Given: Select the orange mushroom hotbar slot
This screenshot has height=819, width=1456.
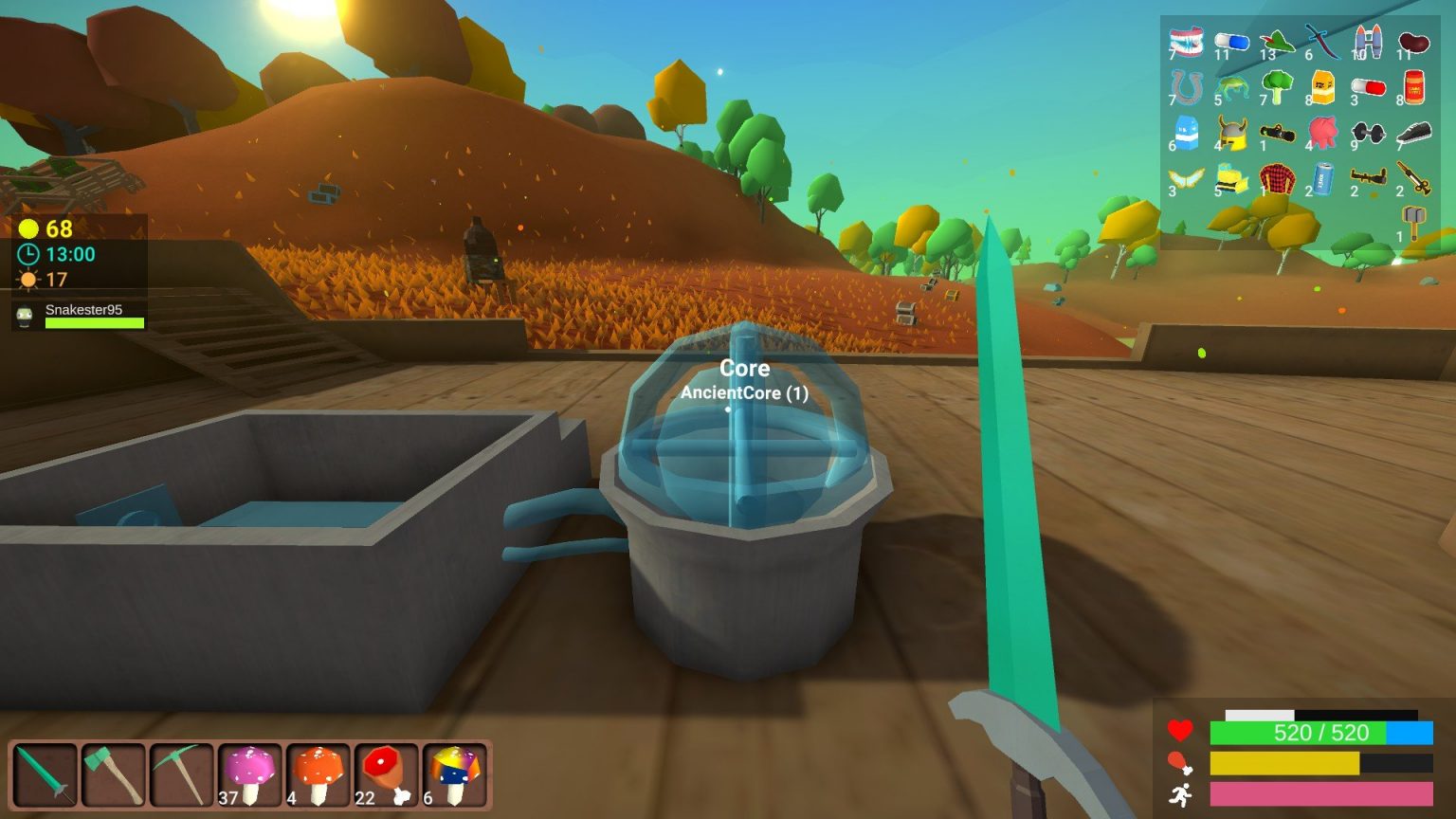Looking at the screenshot, I should tap(319, 773).
